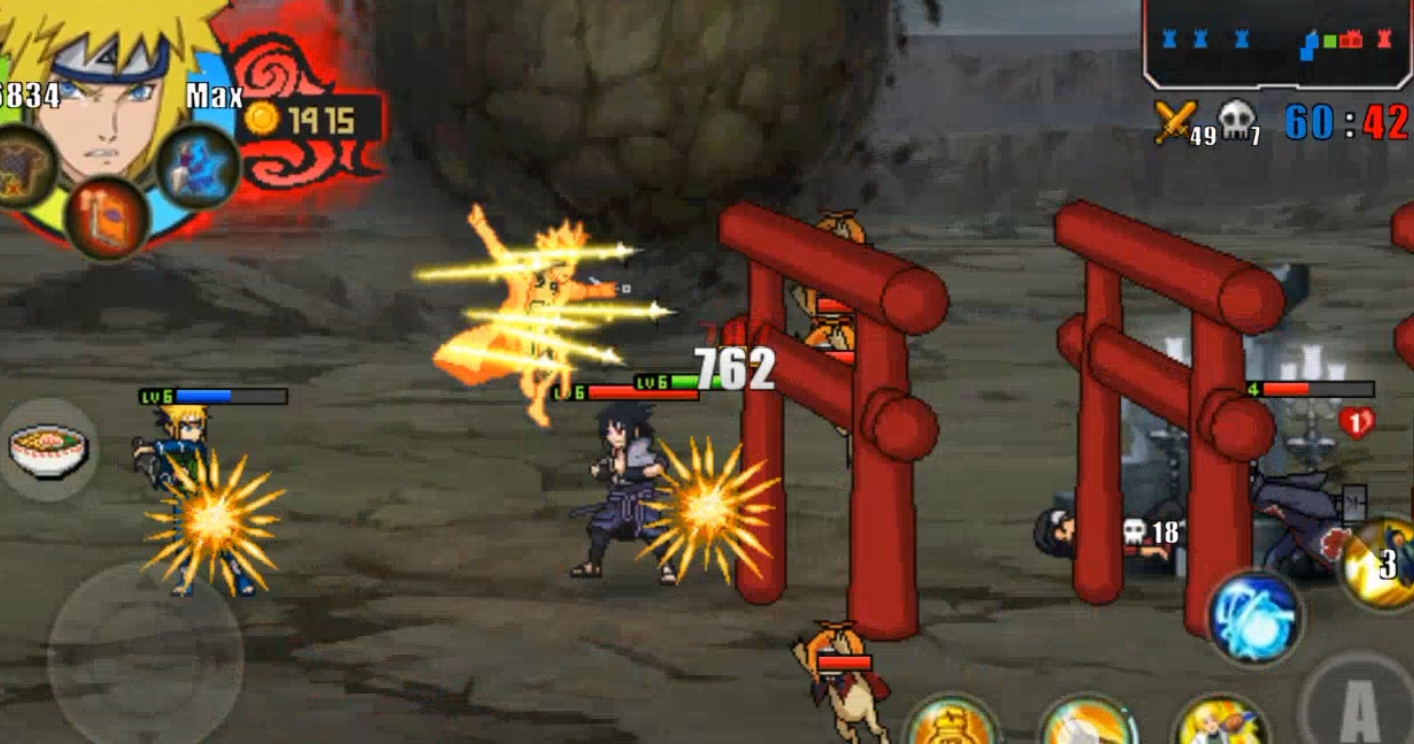The image size is (1414, 744).
Task: Use the yellow flash skill showing 3
Action: [1383, 563]
